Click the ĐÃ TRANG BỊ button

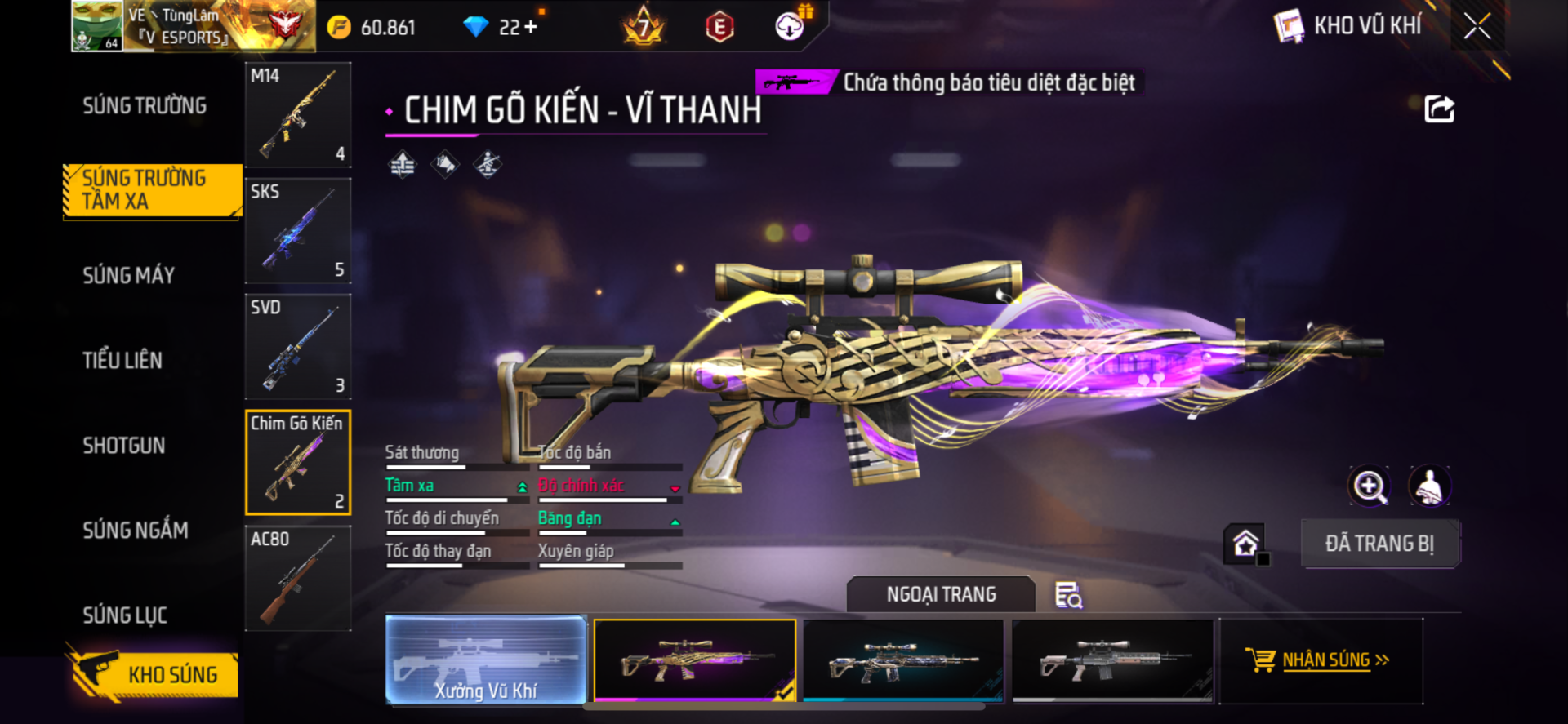pyautogui.click(x=1379, y=544)
